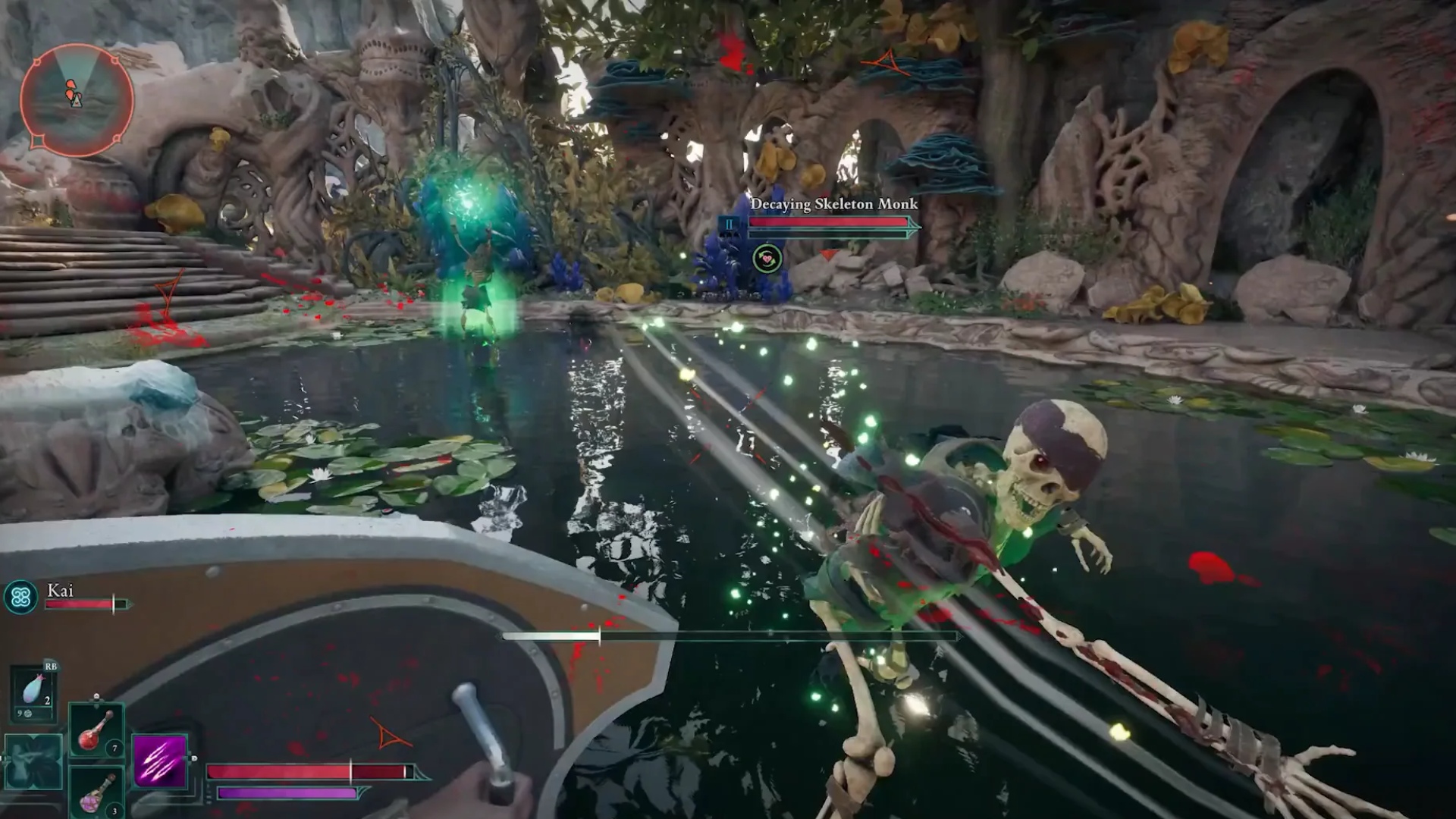
Task: Select the blue throwable item slot
Action: click(33, 692)
